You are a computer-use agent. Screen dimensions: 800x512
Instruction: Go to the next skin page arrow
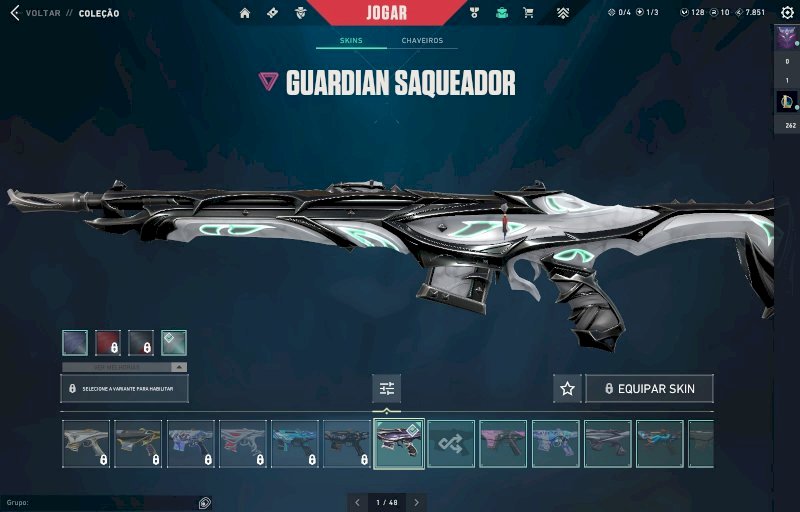point(416,502)
